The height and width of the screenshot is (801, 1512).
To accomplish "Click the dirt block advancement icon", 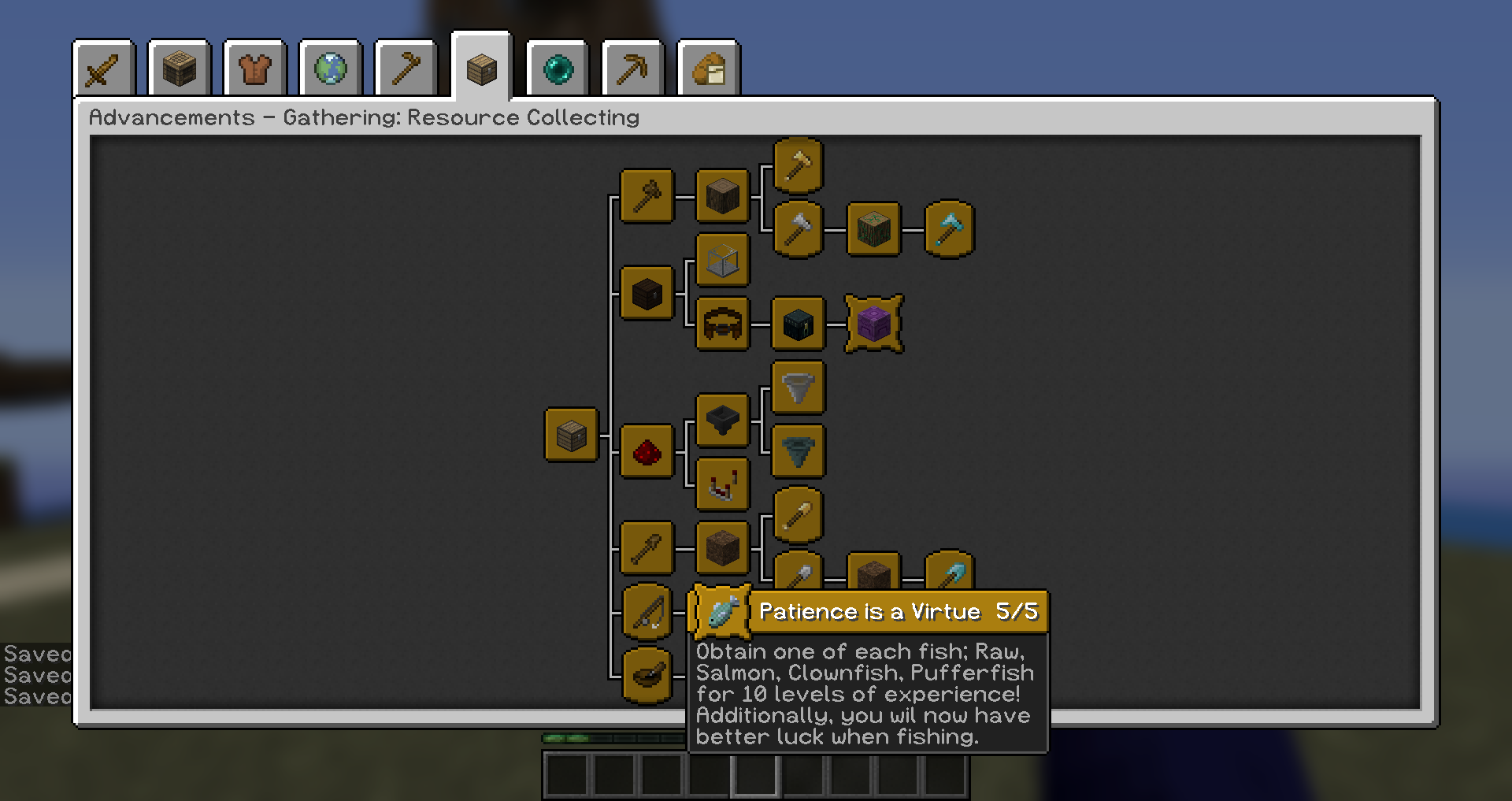I will pos(721,548).
